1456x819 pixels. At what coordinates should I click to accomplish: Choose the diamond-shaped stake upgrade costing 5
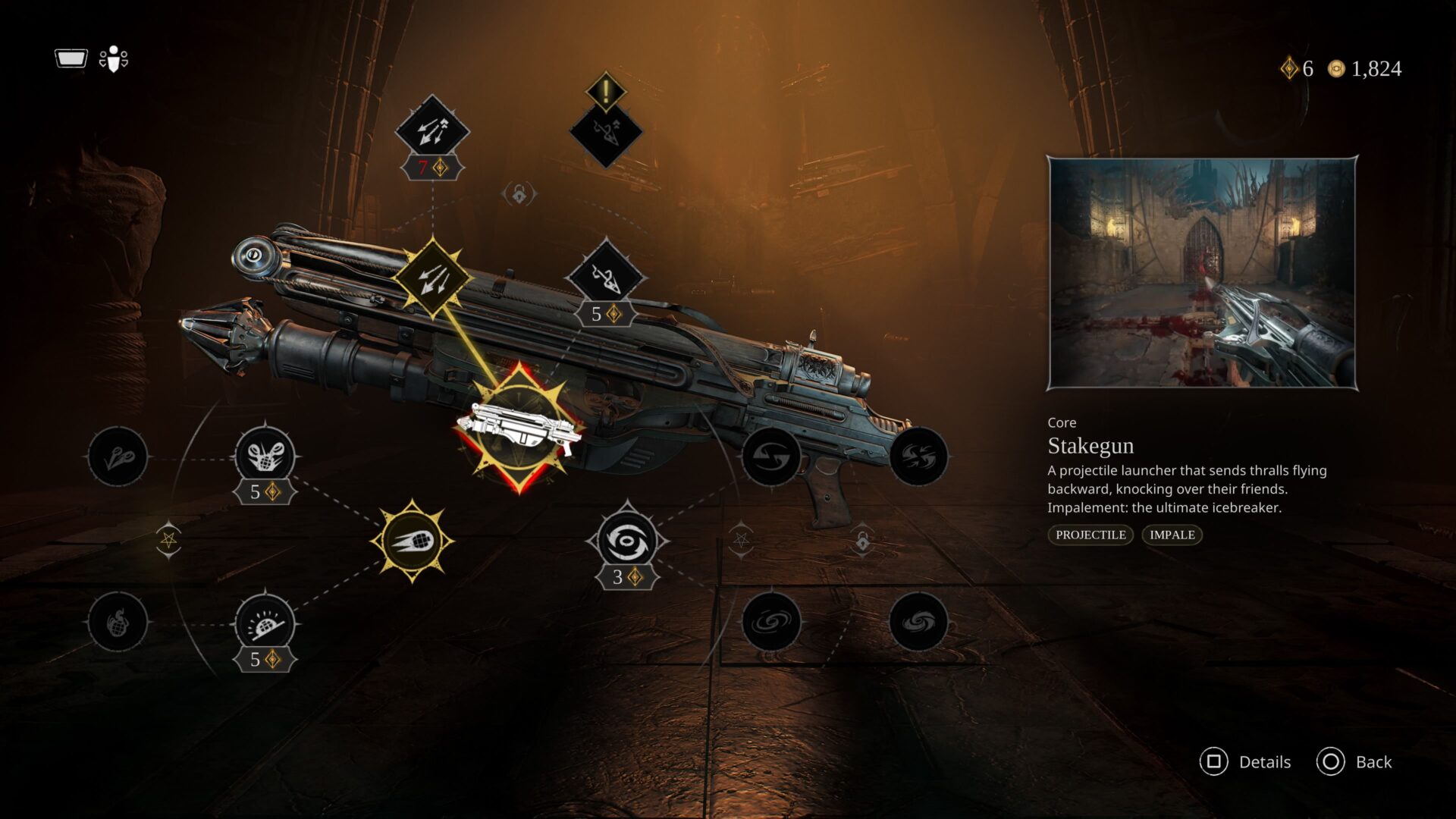pyautogui.click(x=606, y=278)
